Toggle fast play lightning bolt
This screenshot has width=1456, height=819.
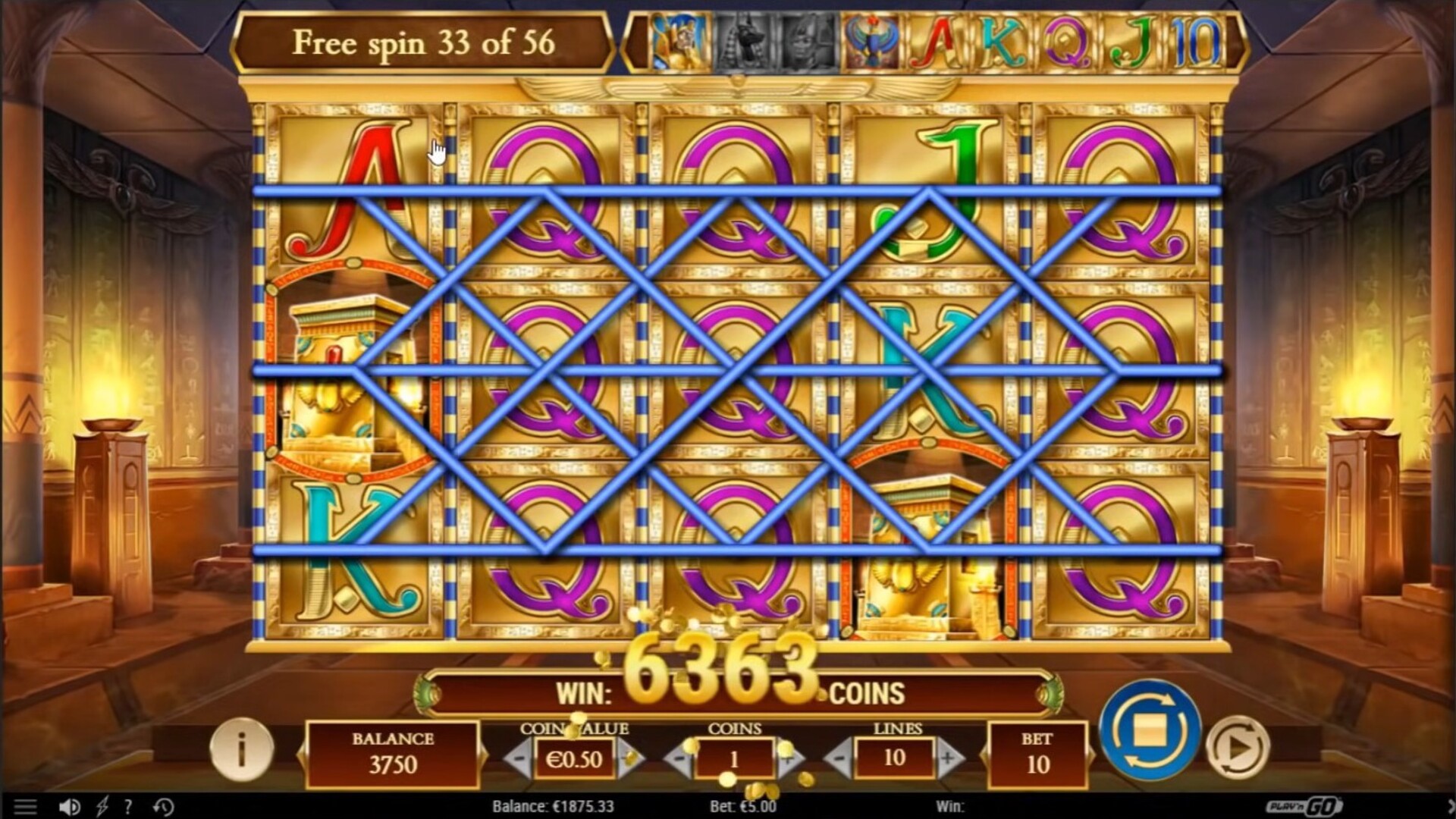click(x=102, y=807)
